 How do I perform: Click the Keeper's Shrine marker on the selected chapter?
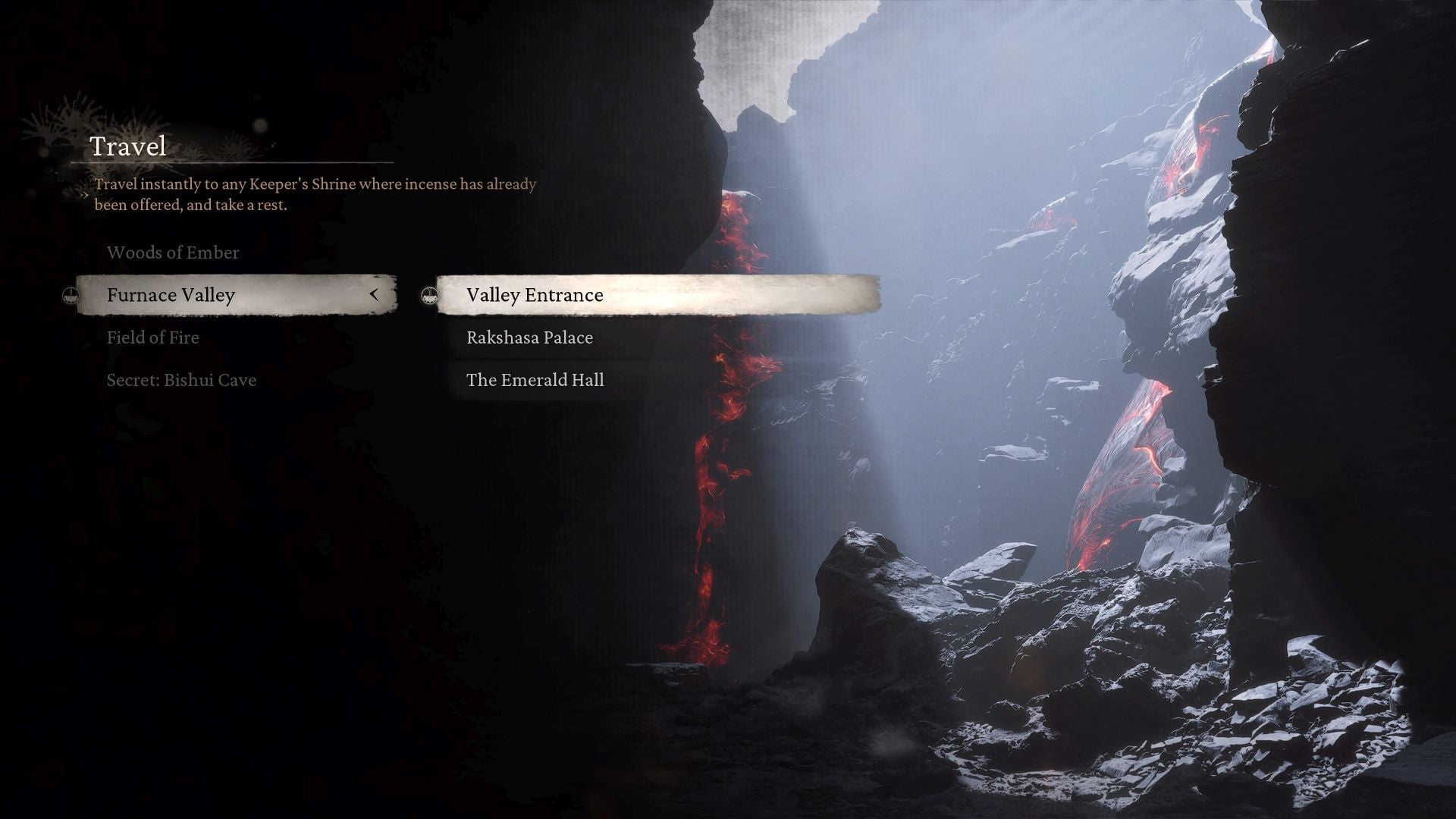point(71,295)
